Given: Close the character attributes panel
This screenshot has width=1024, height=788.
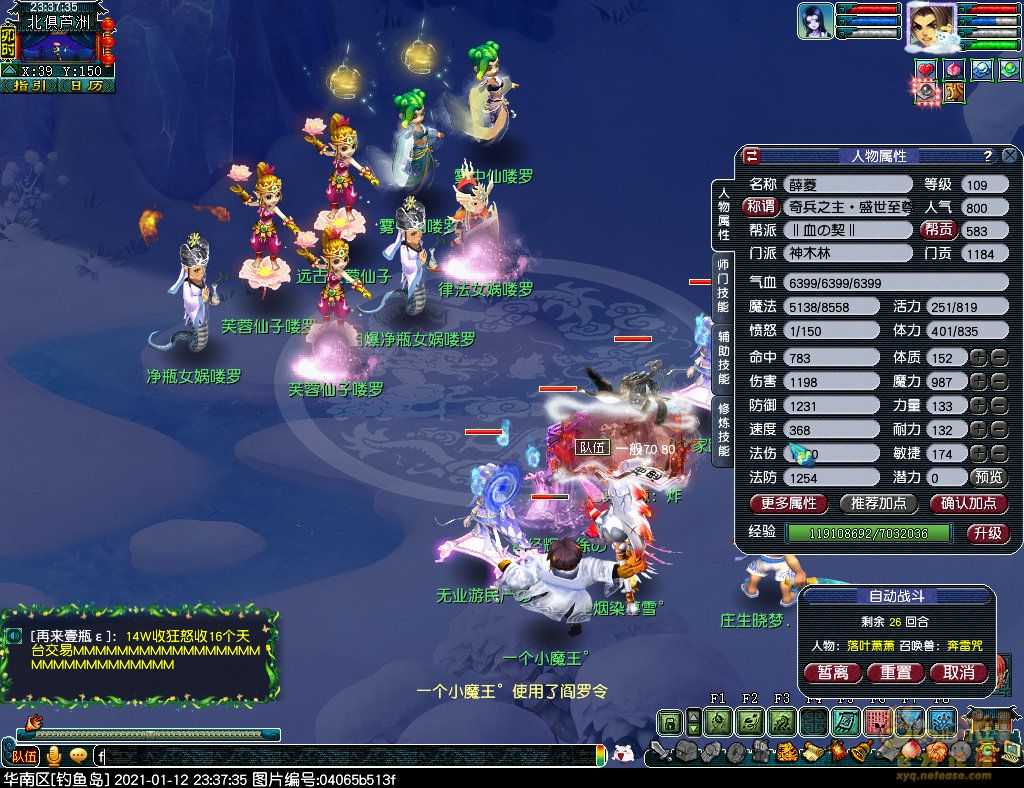Looking at the screenshot, I should pos(1010,156).
